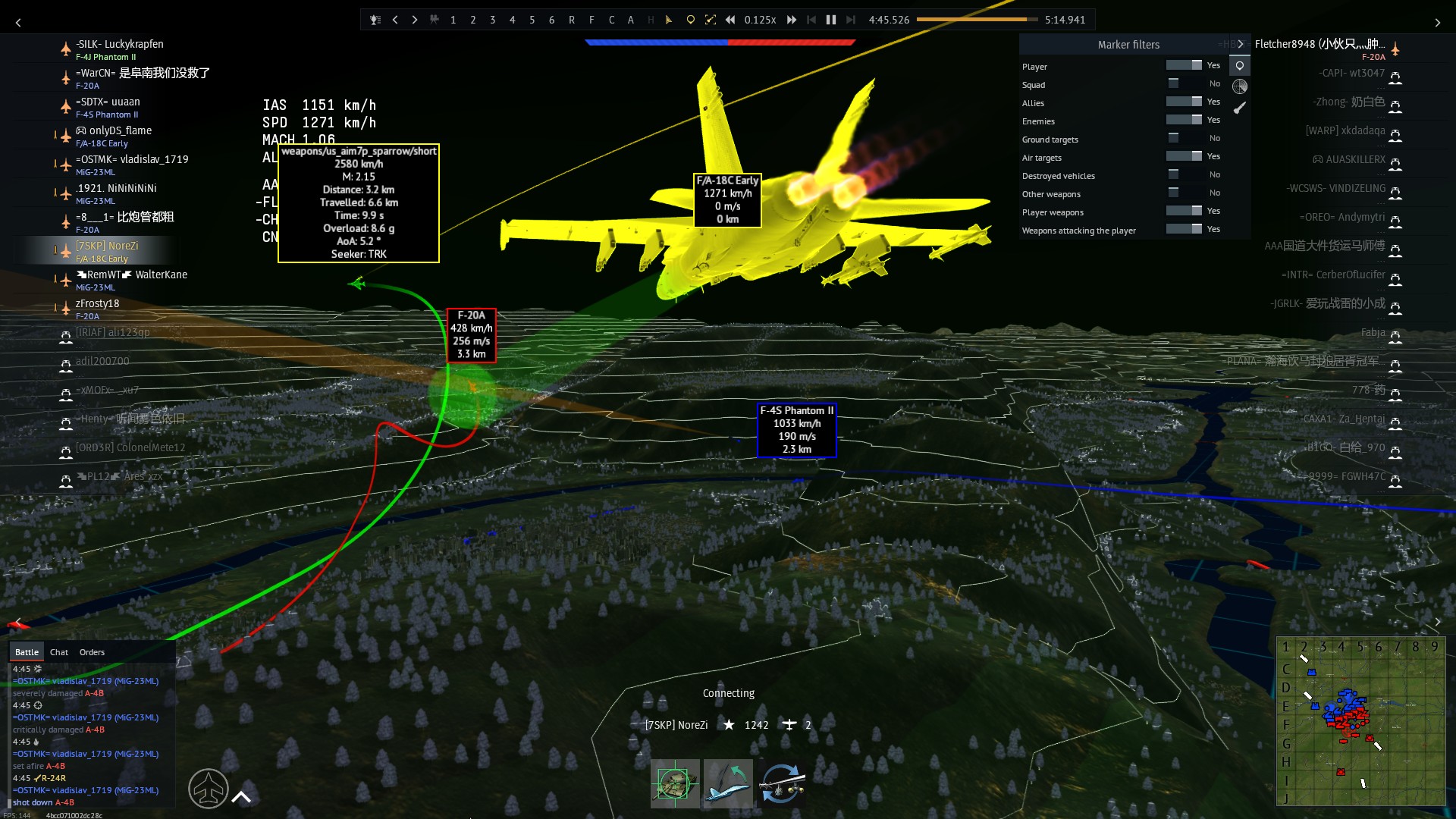This screenshot has width=1456, height=819.
Task: Open the compass navigation icon at bottom left
Action: click(209, 789)
